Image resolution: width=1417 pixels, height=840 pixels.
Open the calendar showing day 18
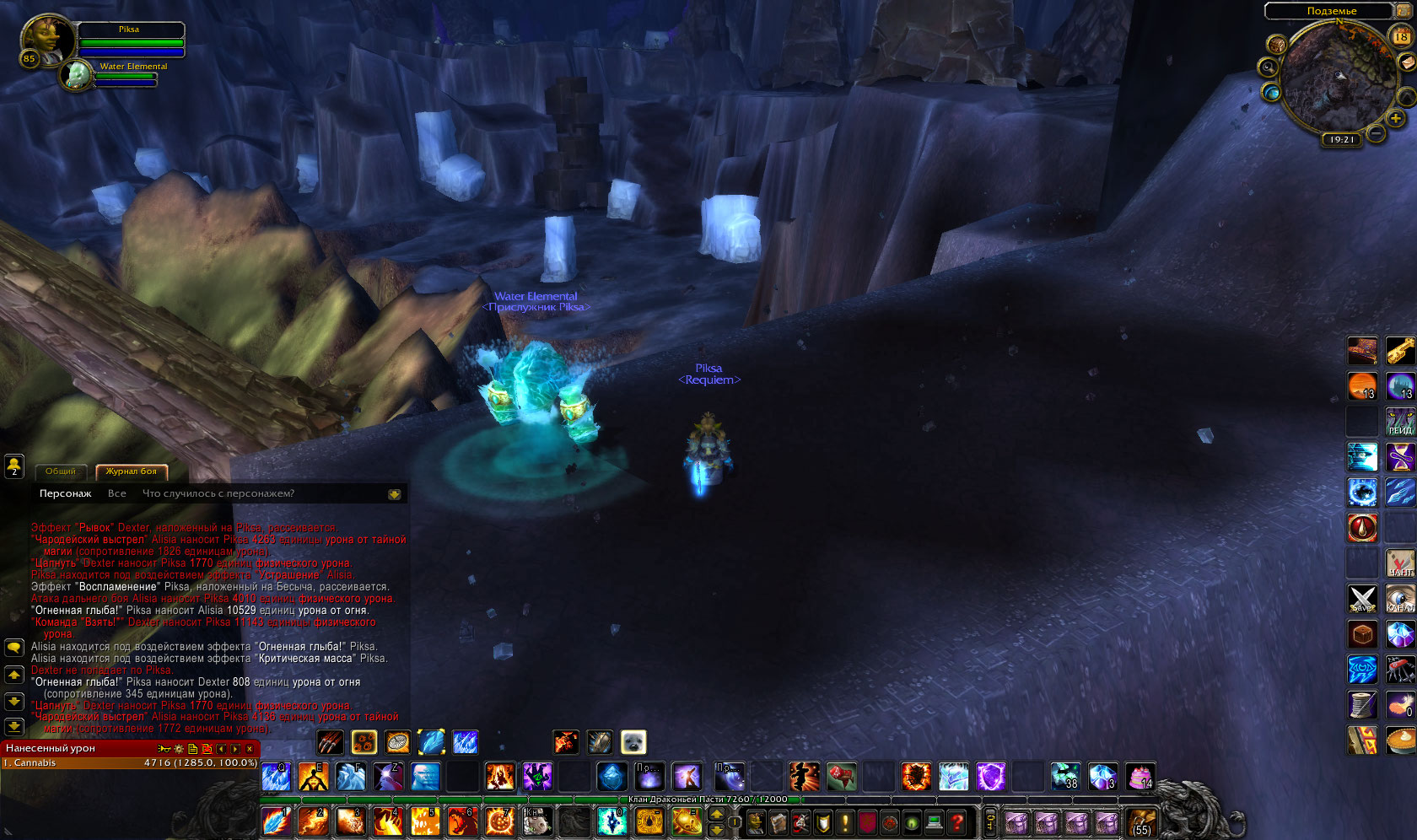coord(1401,36)
